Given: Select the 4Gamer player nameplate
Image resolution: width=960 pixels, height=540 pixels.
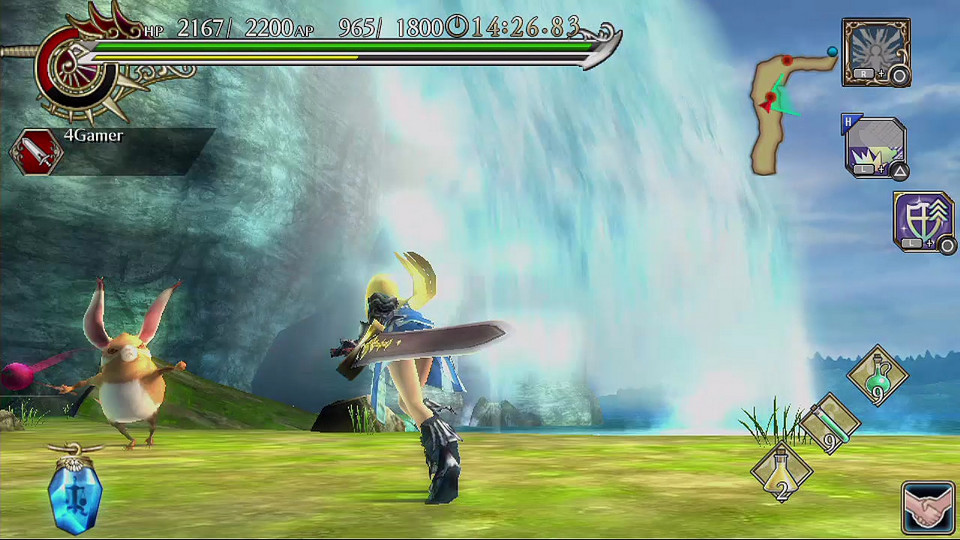Looking at the screenshot, I should coord(110,151).
